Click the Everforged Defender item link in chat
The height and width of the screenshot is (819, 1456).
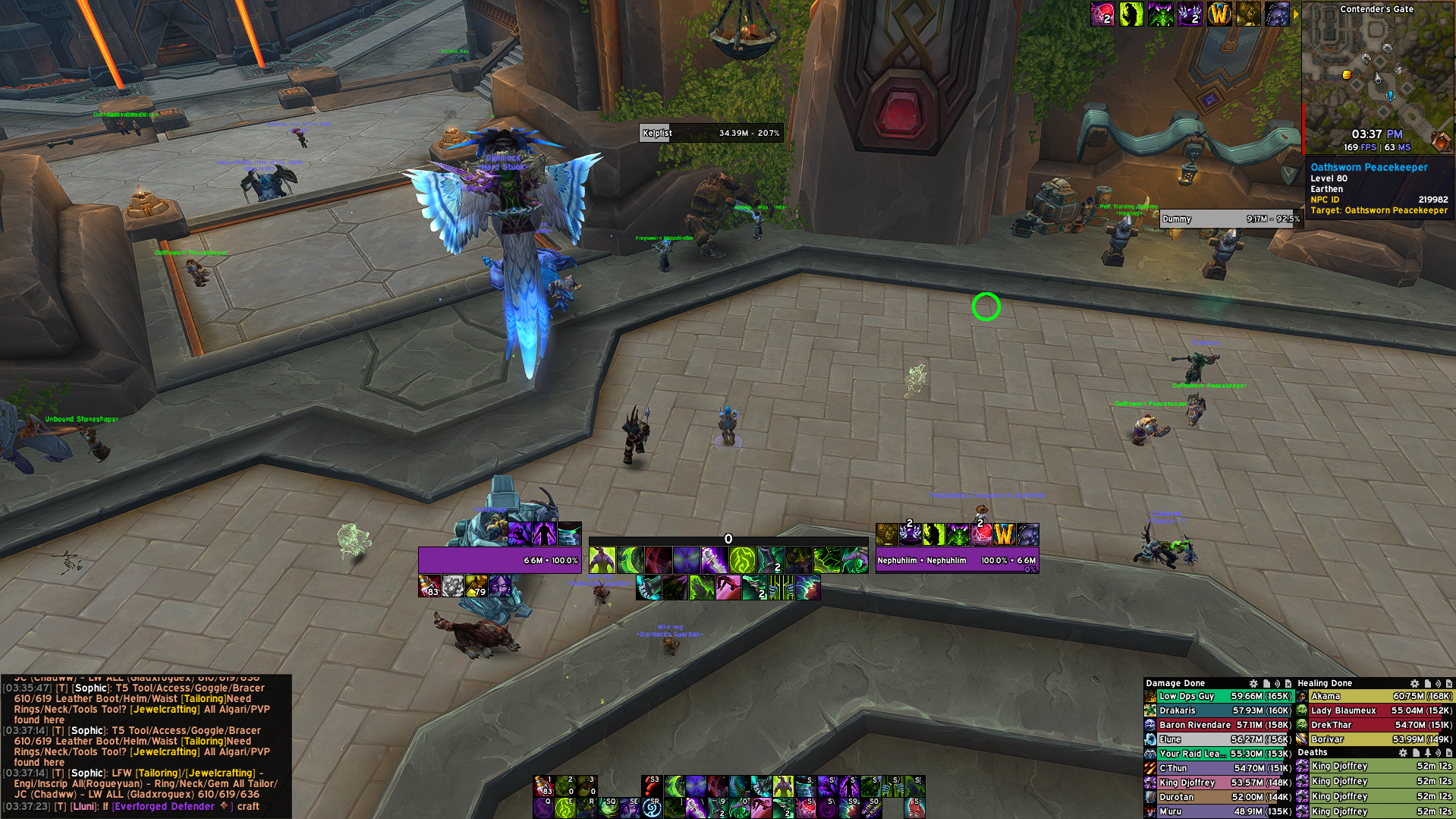pyautogui.click(x=163, y=806)
